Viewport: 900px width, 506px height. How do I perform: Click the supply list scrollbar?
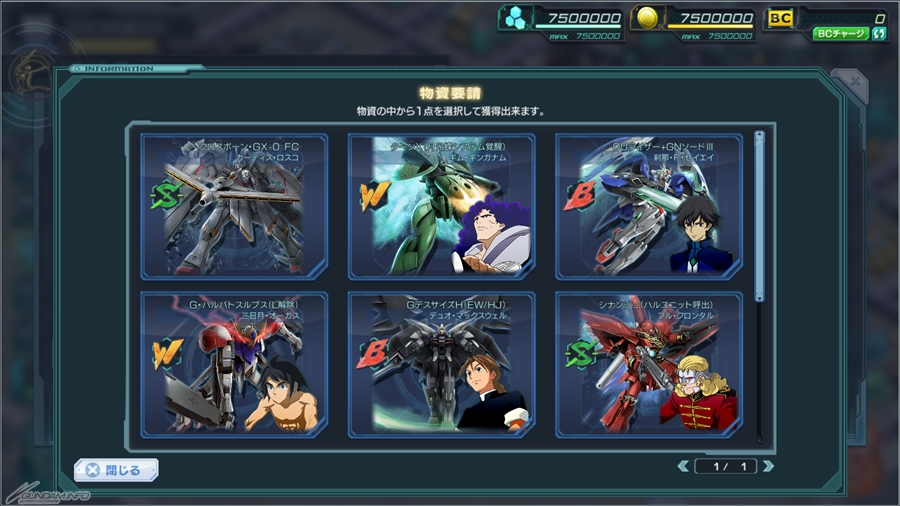point(759,215)
